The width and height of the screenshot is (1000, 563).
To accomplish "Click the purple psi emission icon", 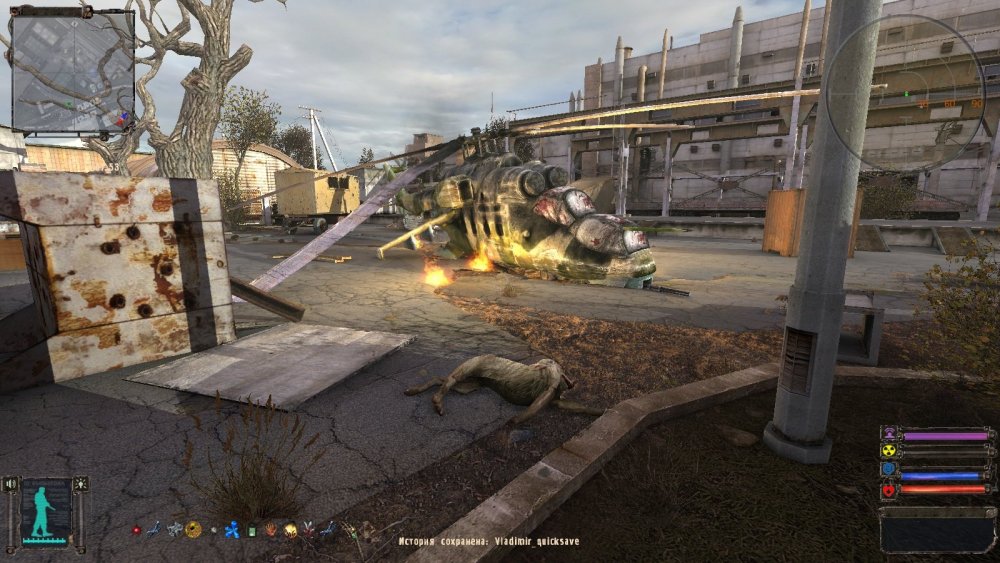I will [888, 435].
